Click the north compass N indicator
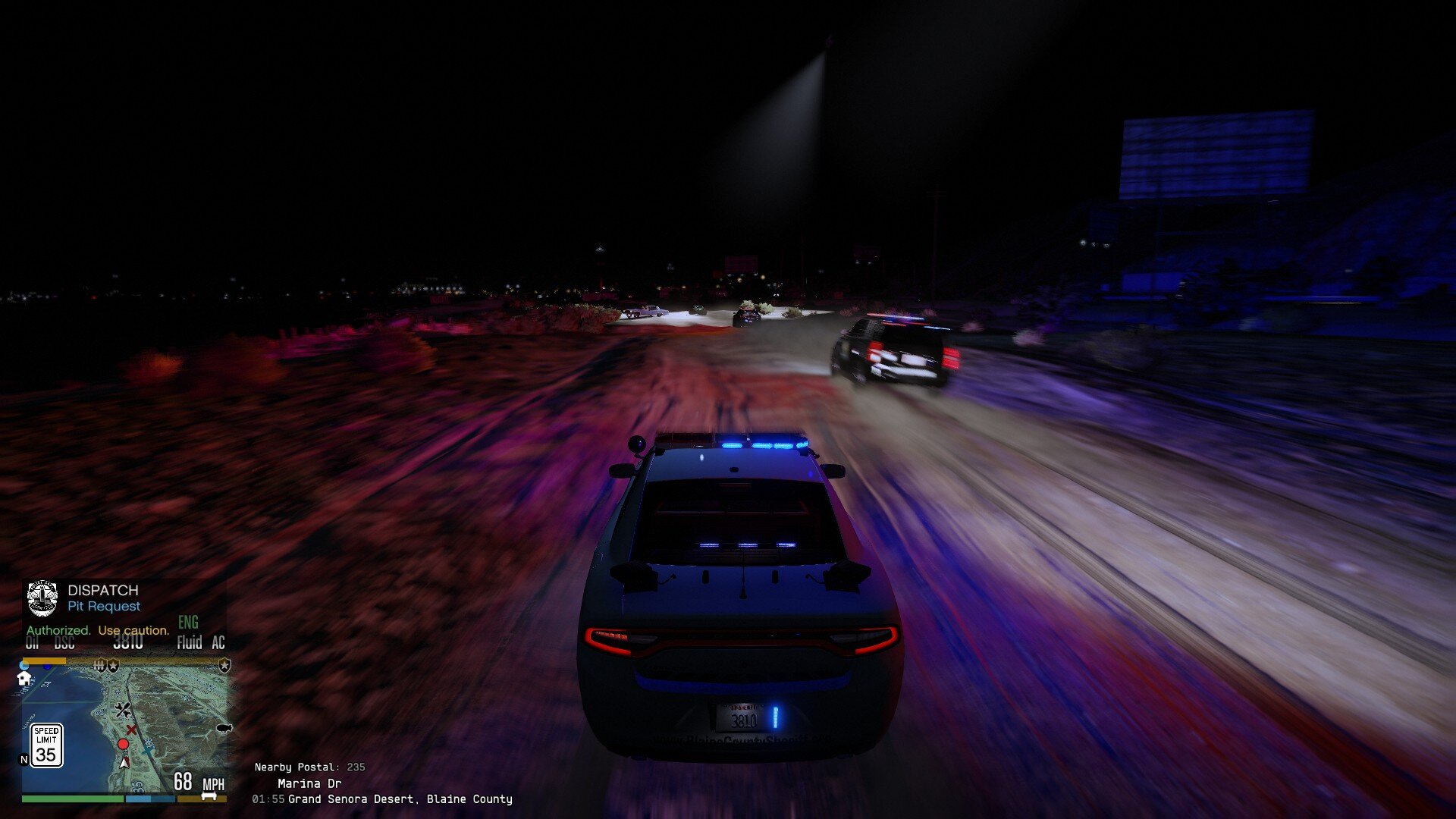The image size is (1456, 819). pos(24,759)
